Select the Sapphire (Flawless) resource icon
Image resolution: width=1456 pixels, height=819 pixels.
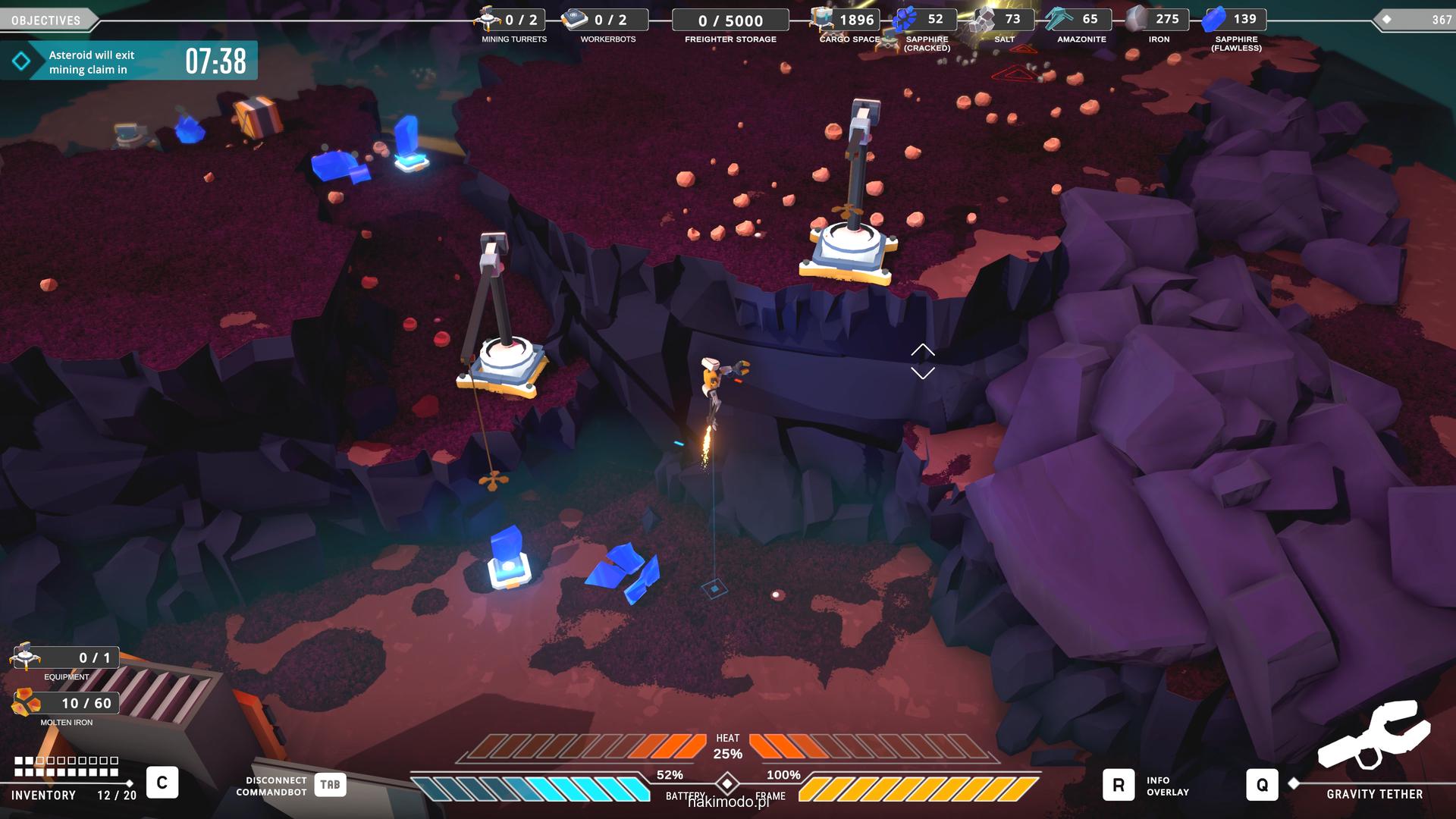[1215, 19]
